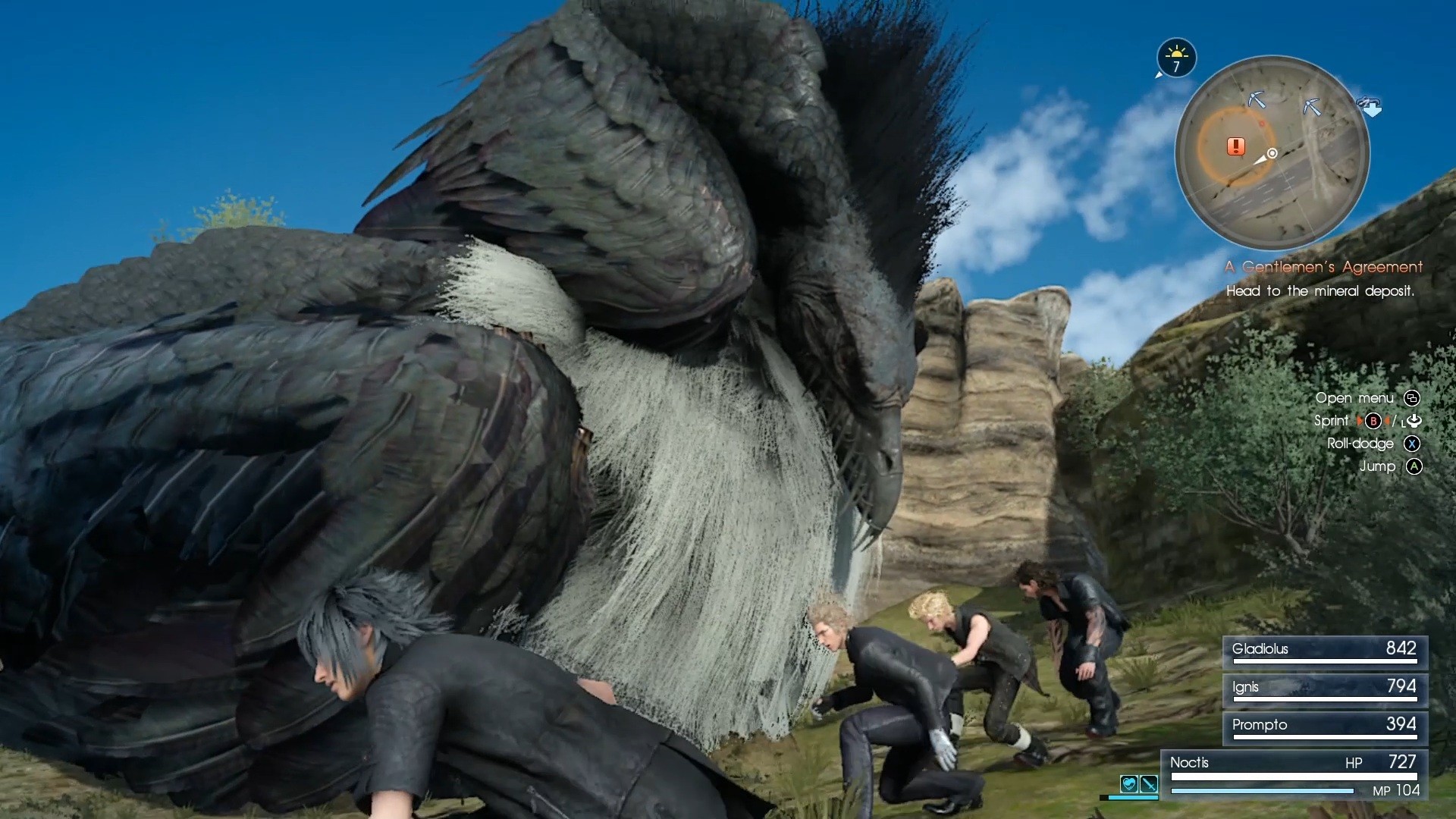Click the Sprint (B) button prompt
Image resolution: width=1456 pixels, height=819 pixels.
pyautogui.click(x=1376, y=421)
